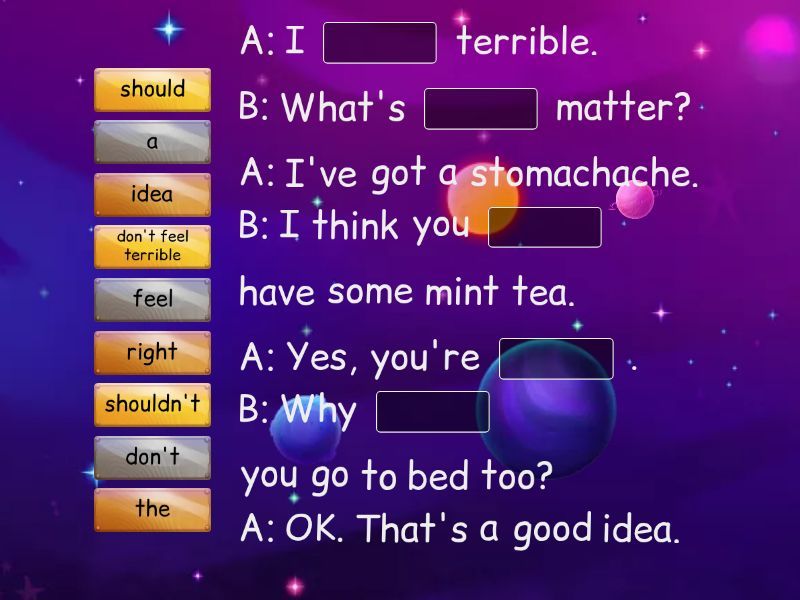The image size is (800, 600).
Task: Select the blank before 'matter?'
Action: [481, 109]
